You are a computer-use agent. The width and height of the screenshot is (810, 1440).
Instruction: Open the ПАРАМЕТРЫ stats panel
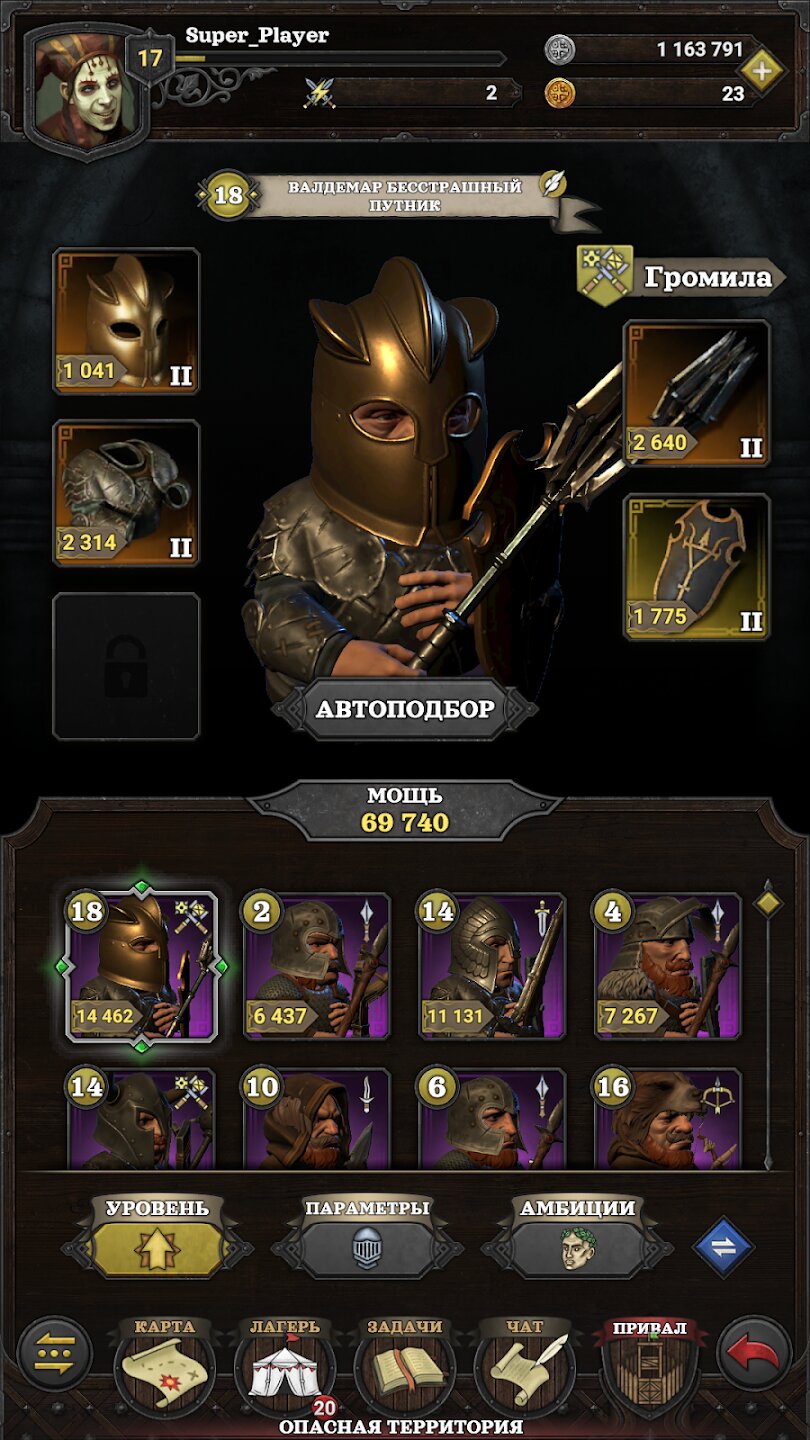pyautogui.click(x=367, y=1248)
